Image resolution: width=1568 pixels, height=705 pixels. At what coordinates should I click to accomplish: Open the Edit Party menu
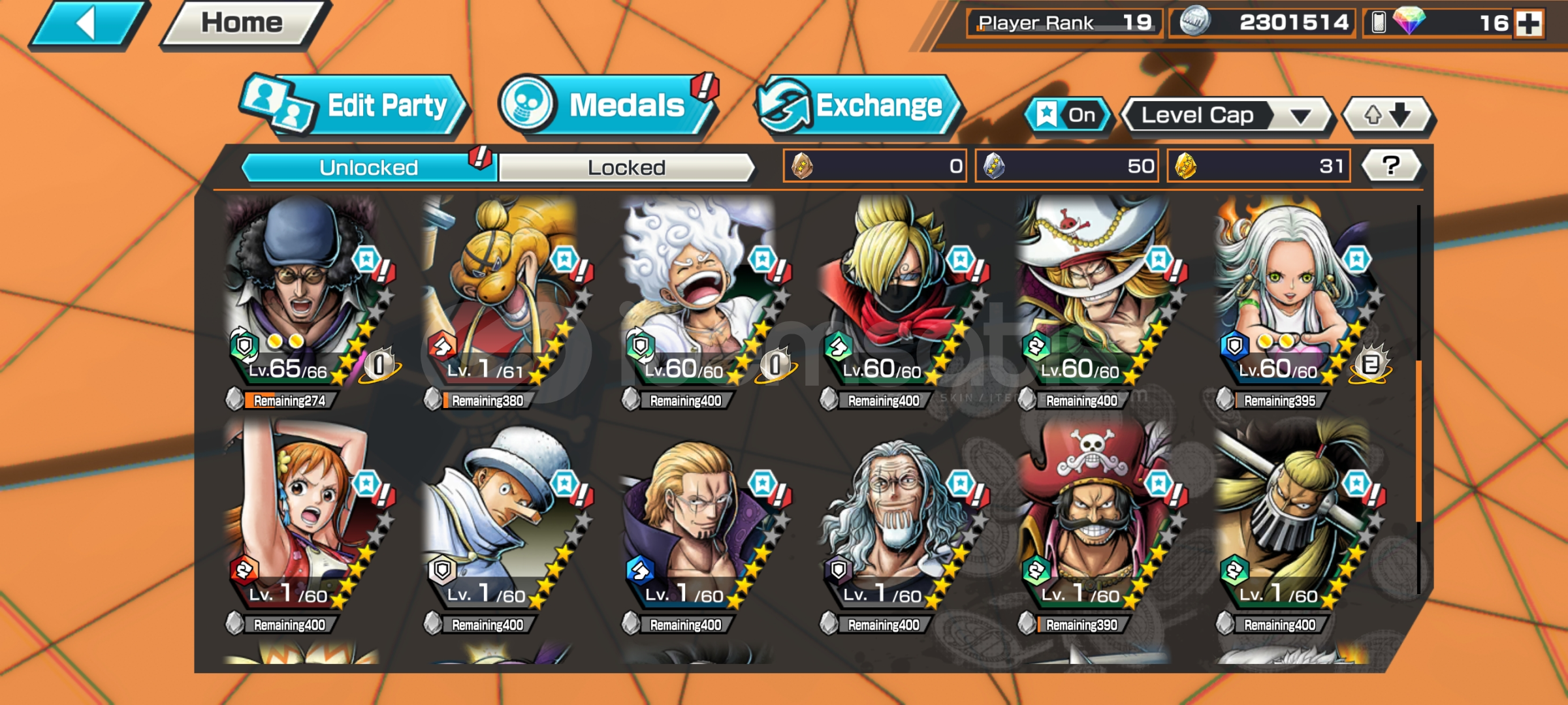point(355,106)
